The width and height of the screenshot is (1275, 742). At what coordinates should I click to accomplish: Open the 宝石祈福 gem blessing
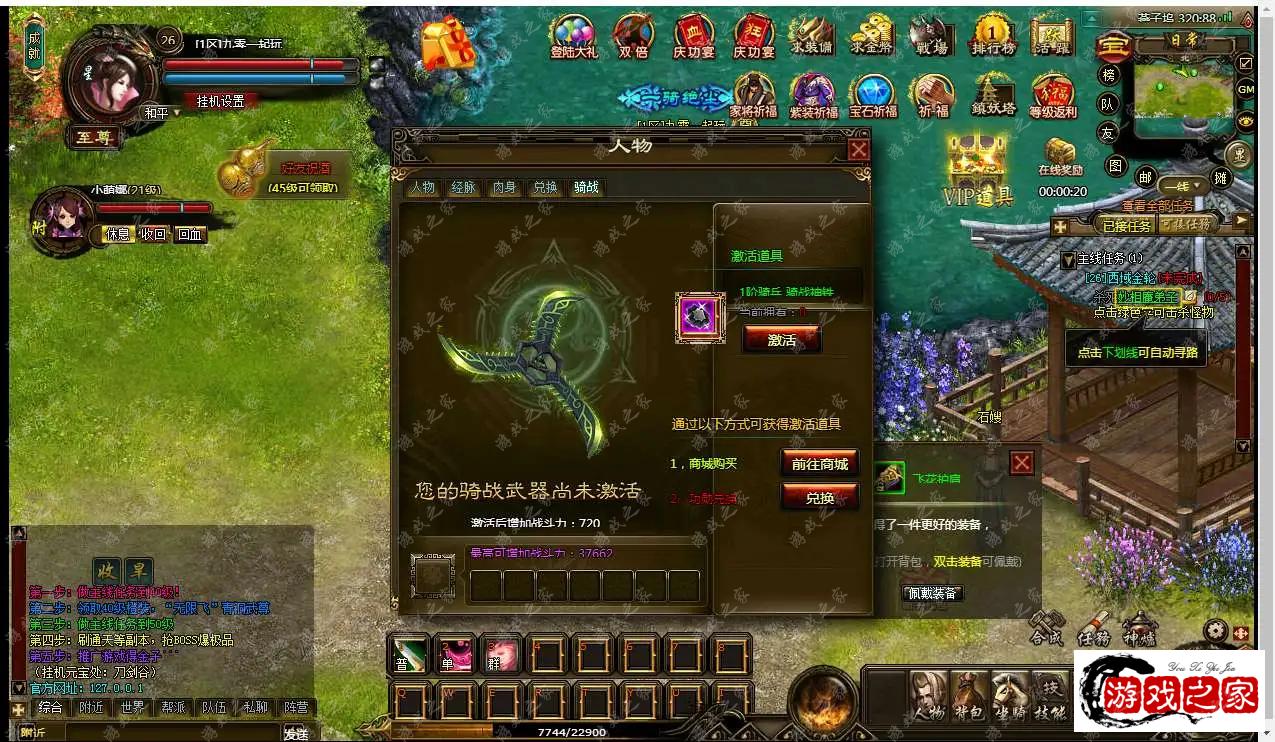tap(873, 97)
